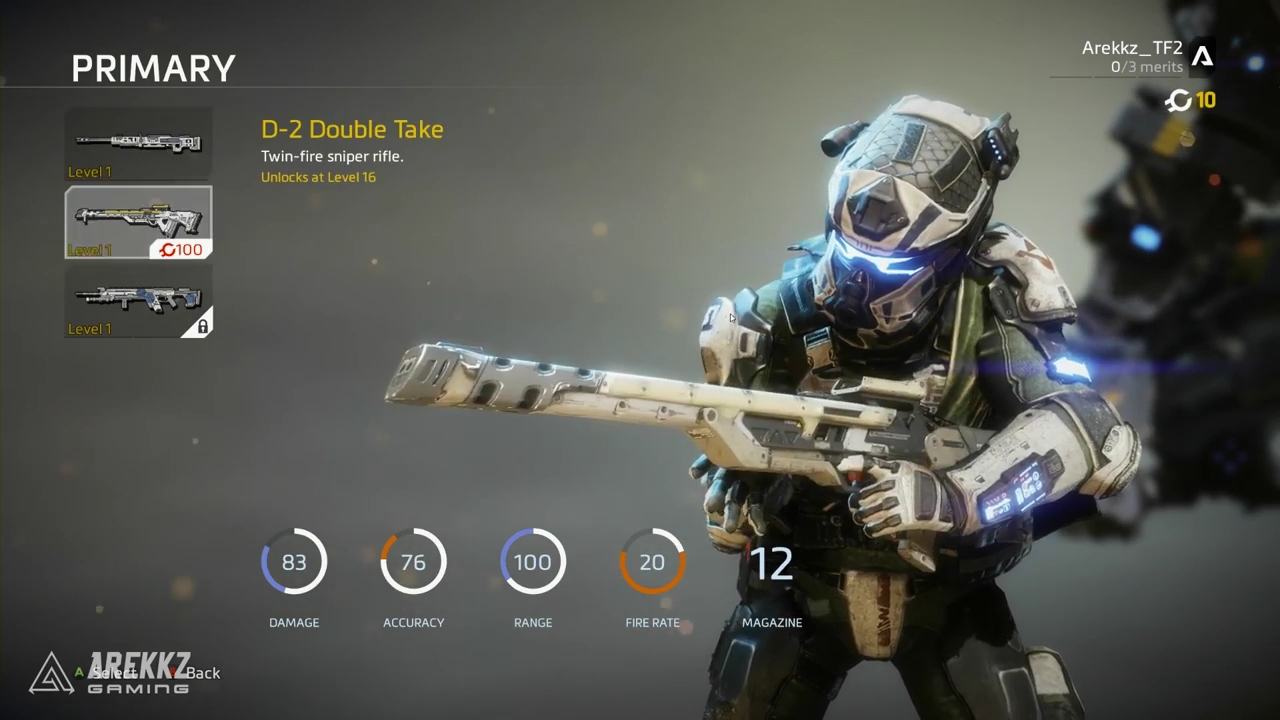
Task: Choose the D-2 Double Take tile costing 100
Action: click(139, 222)
